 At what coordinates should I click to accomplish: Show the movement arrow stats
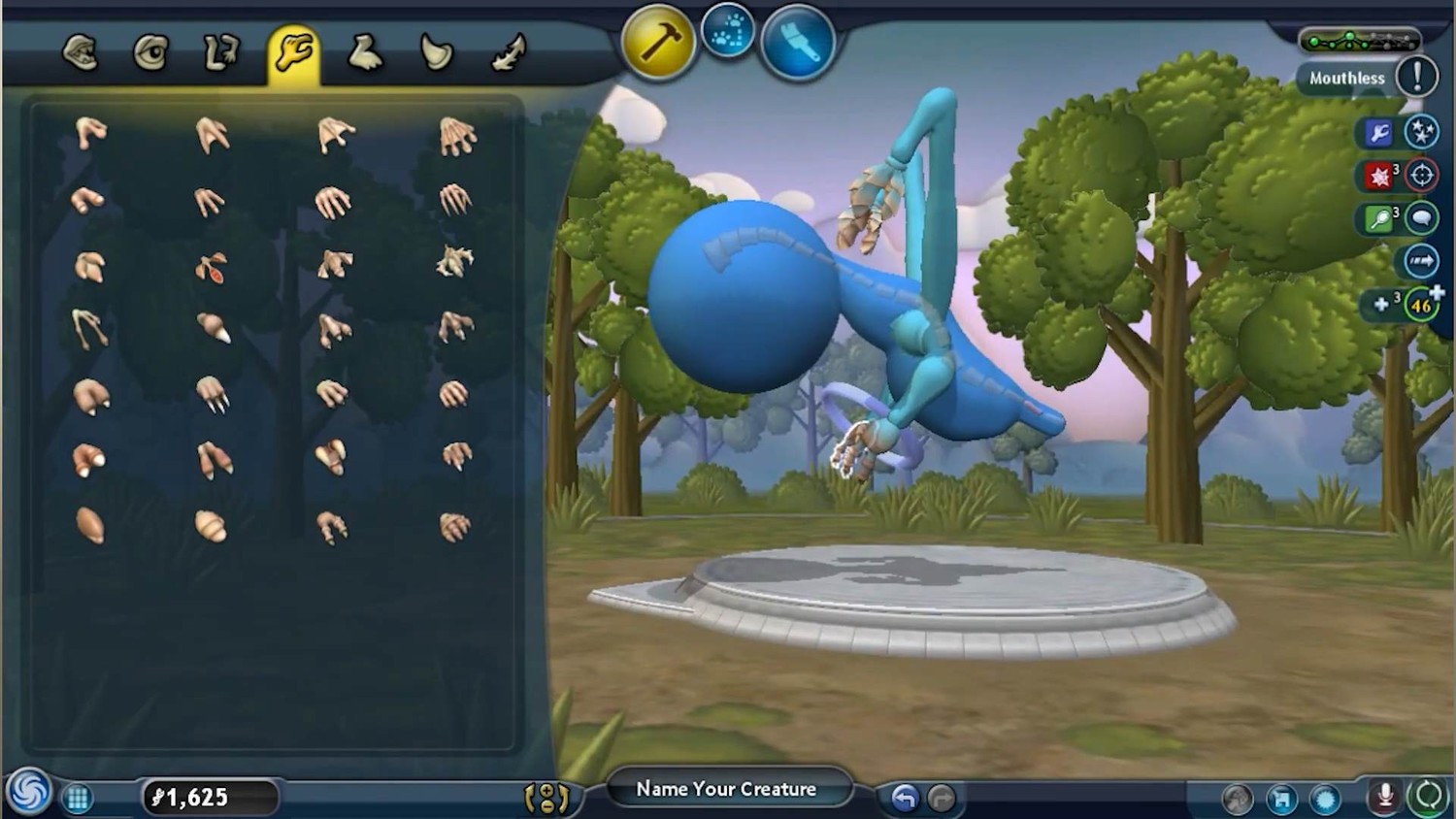point(1422,261)
